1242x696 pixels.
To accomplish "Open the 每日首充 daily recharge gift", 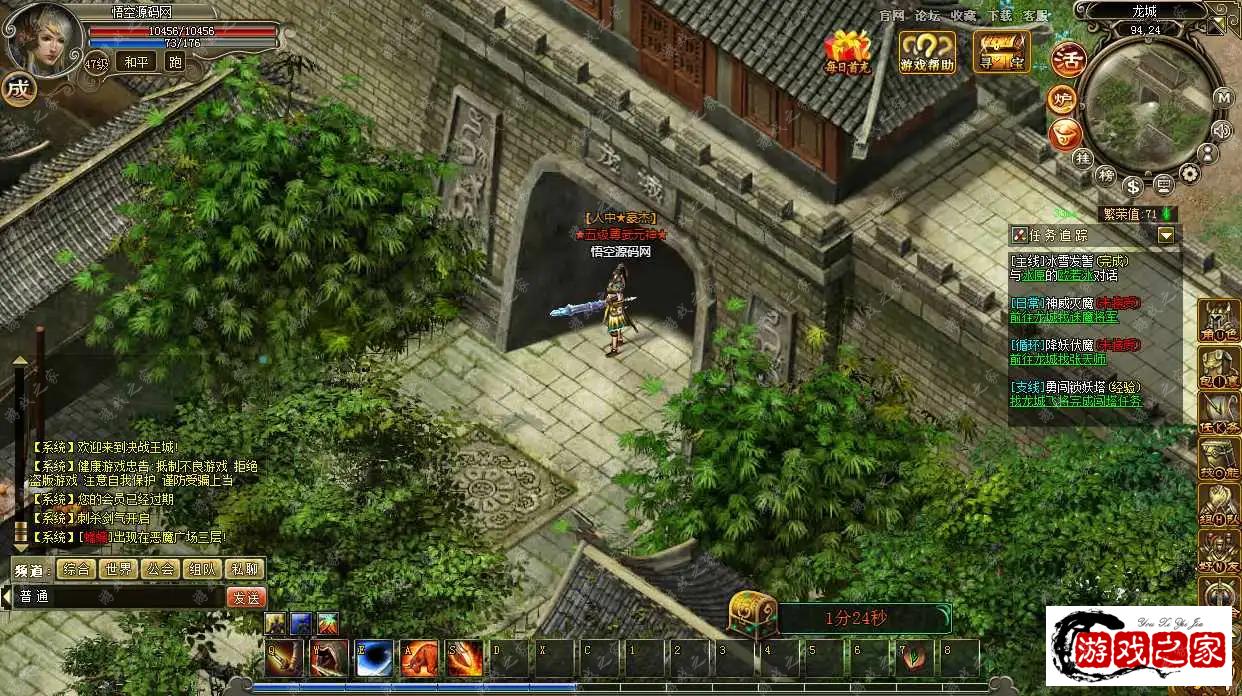I will 847,52.
